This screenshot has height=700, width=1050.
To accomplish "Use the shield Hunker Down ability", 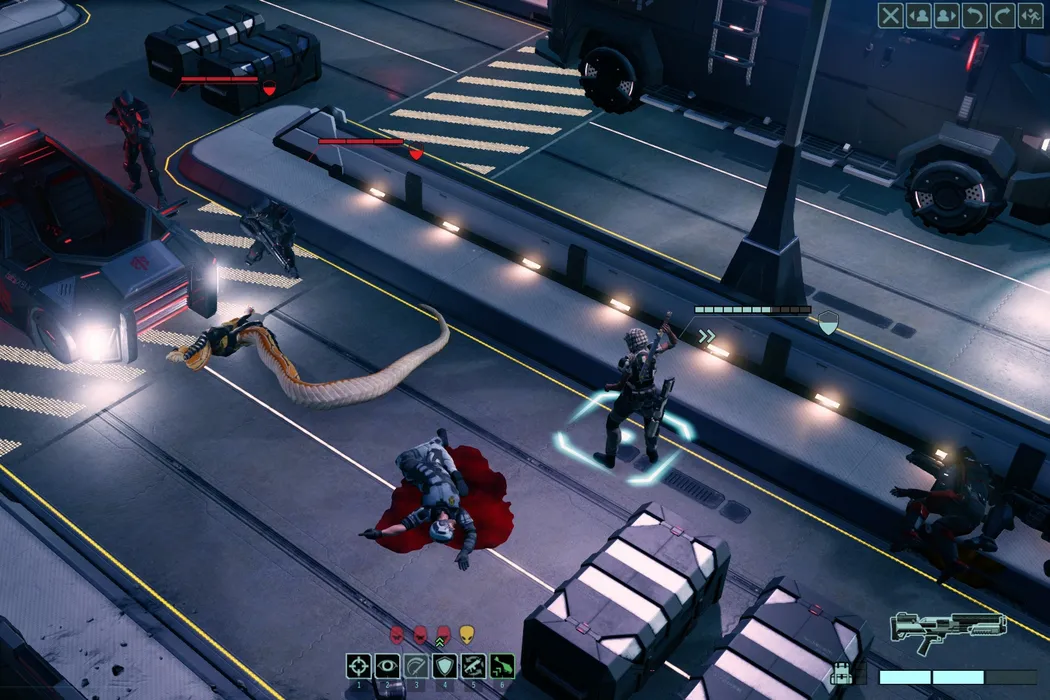I will [x=444, y=666].
